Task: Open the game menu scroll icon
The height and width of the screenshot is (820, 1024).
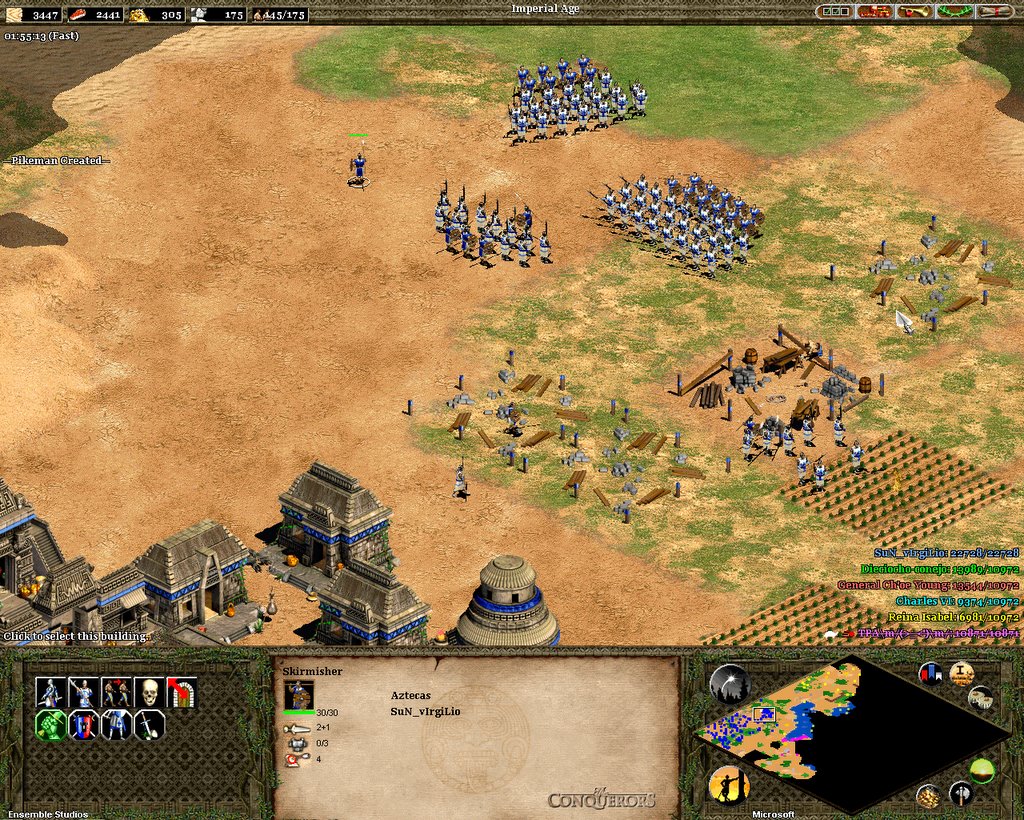Action: (x=993, y=11)
